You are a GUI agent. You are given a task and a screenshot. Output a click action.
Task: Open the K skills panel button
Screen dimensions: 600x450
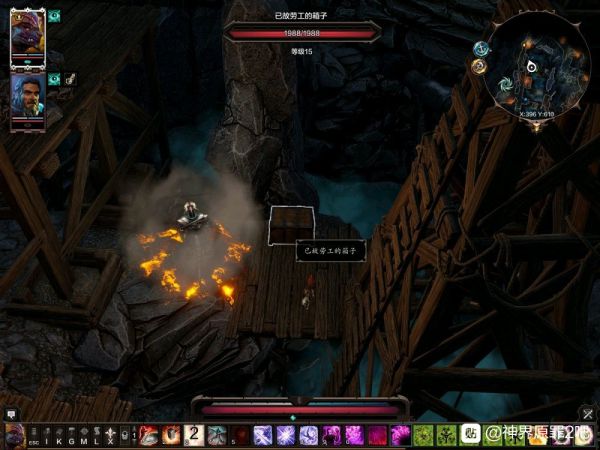[59, 435]
